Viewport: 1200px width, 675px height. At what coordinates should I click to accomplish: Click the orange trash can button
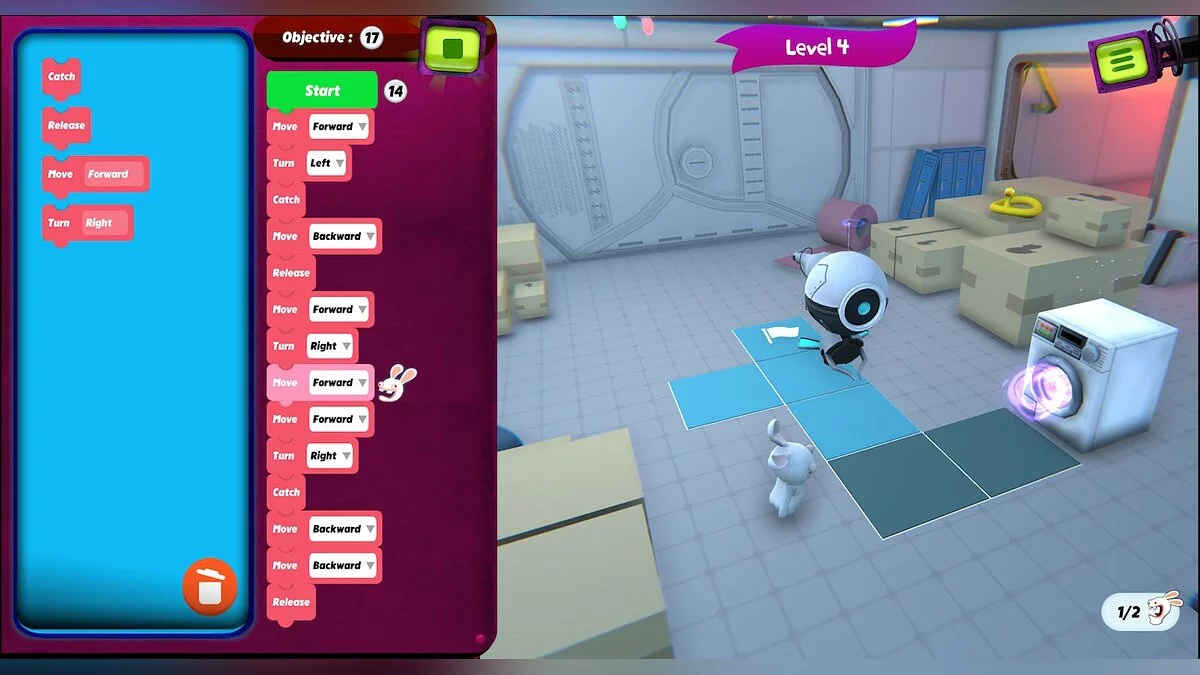210,587
